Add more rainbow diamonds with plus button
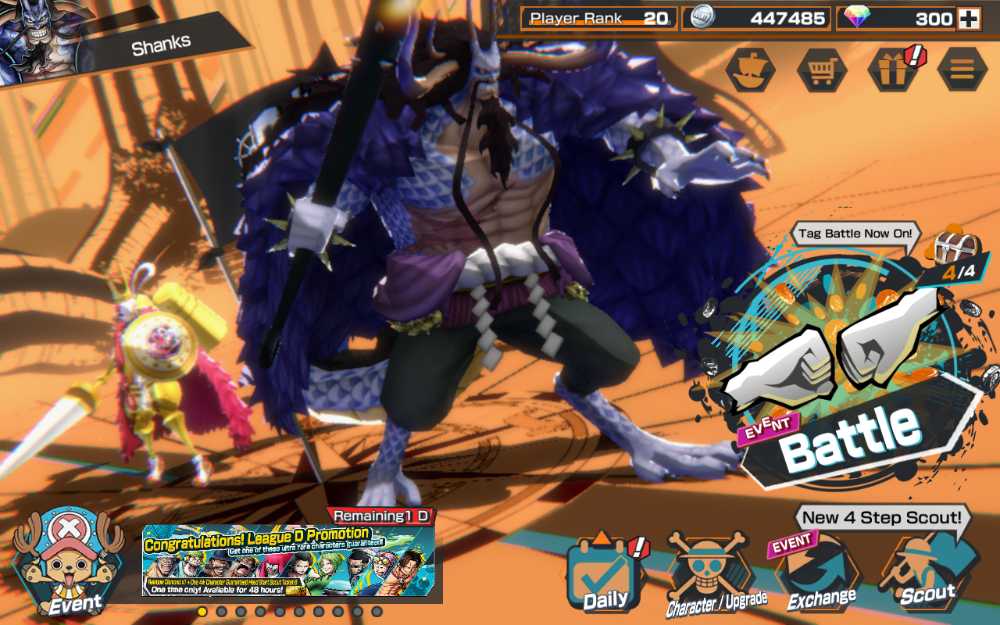The width and height of the screenshot is (1000, 625). 967,18
